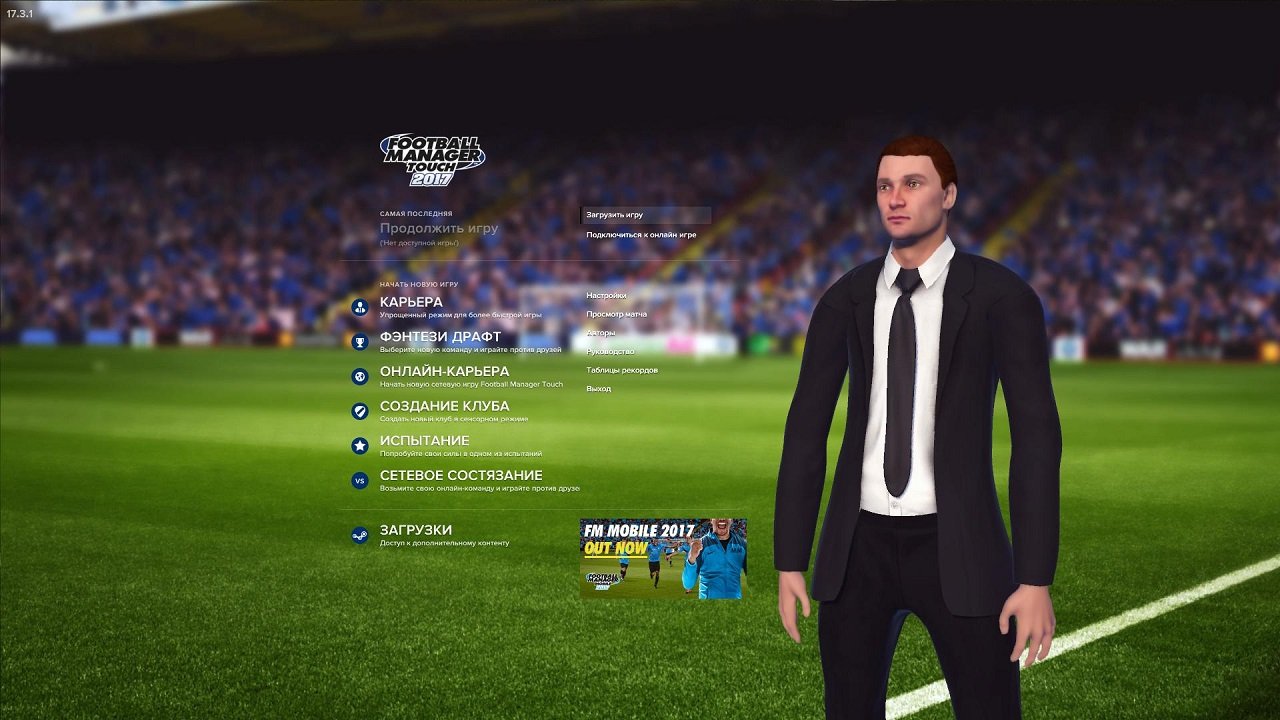The width and height of the screenshot is (1280, 720).
Task: Select the СОЗДАНИЕ КЛУБА text label
Action: pos(443,405)
